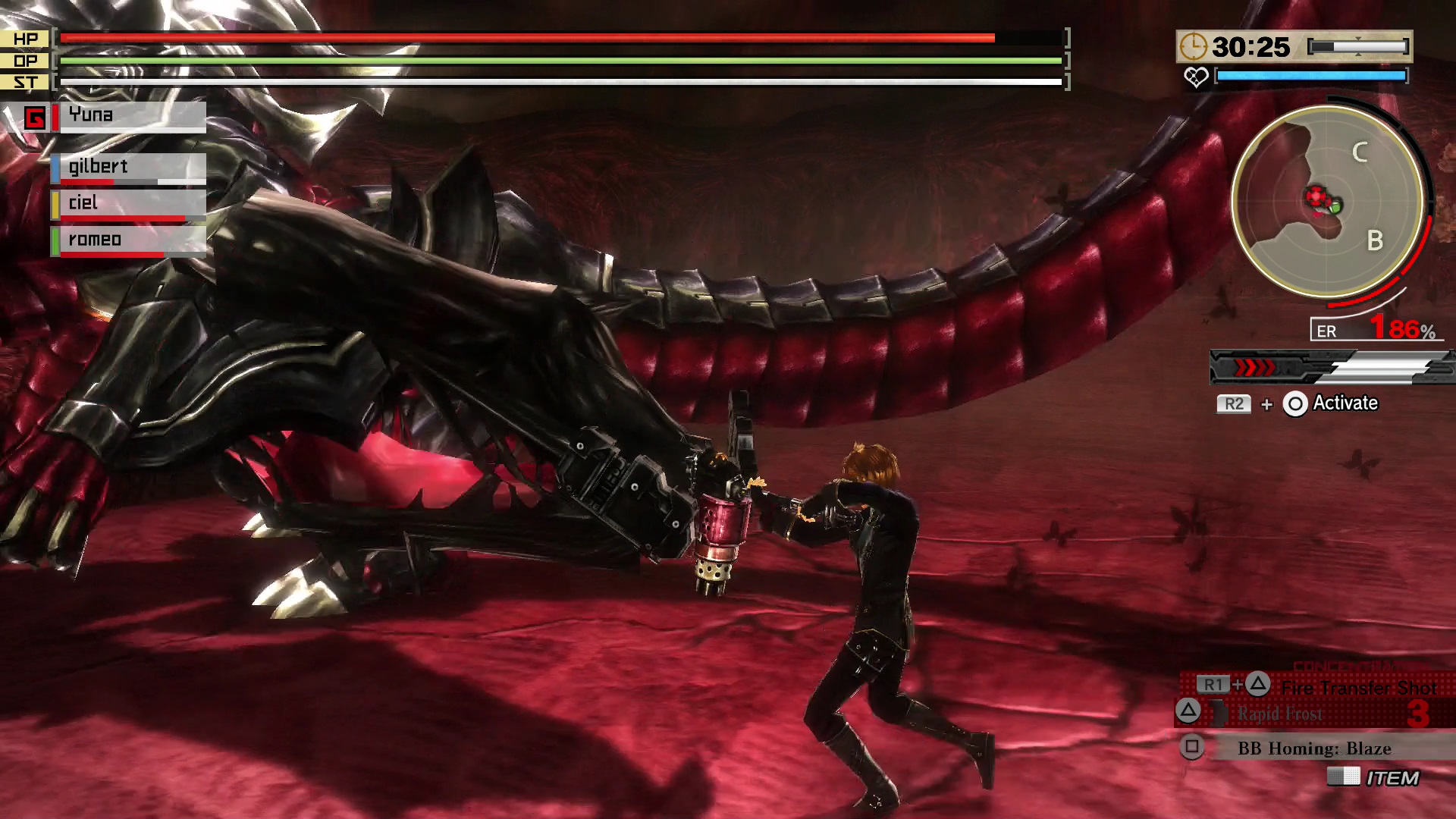Select the BB Homing: Blaze bullet
The width and height of the screenshot is (1456, 819).
pyautogui.click(x=1314, y=748)
